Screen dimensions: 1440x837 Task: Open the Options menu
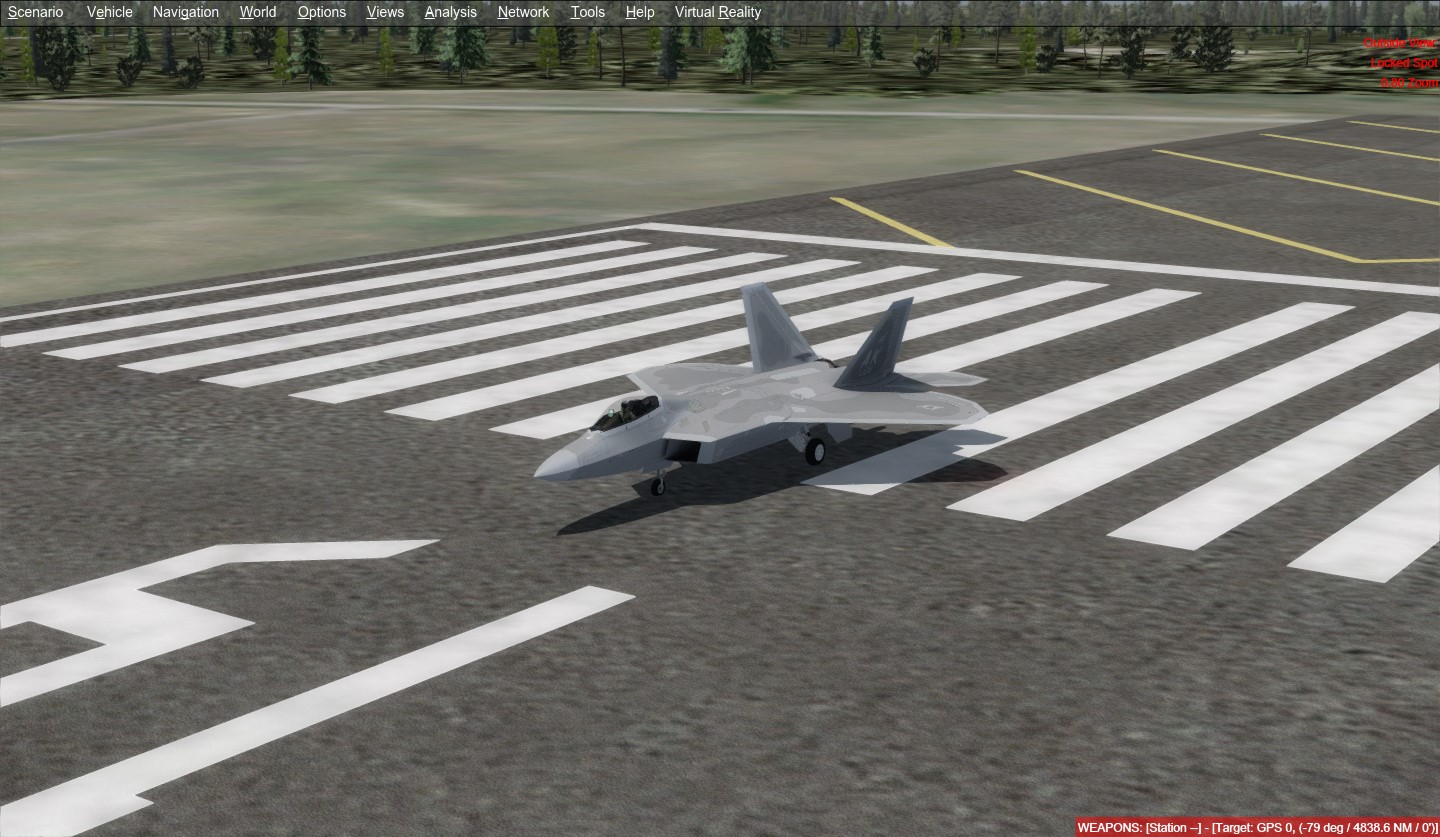pyautogui.click(x=321, y=12)
